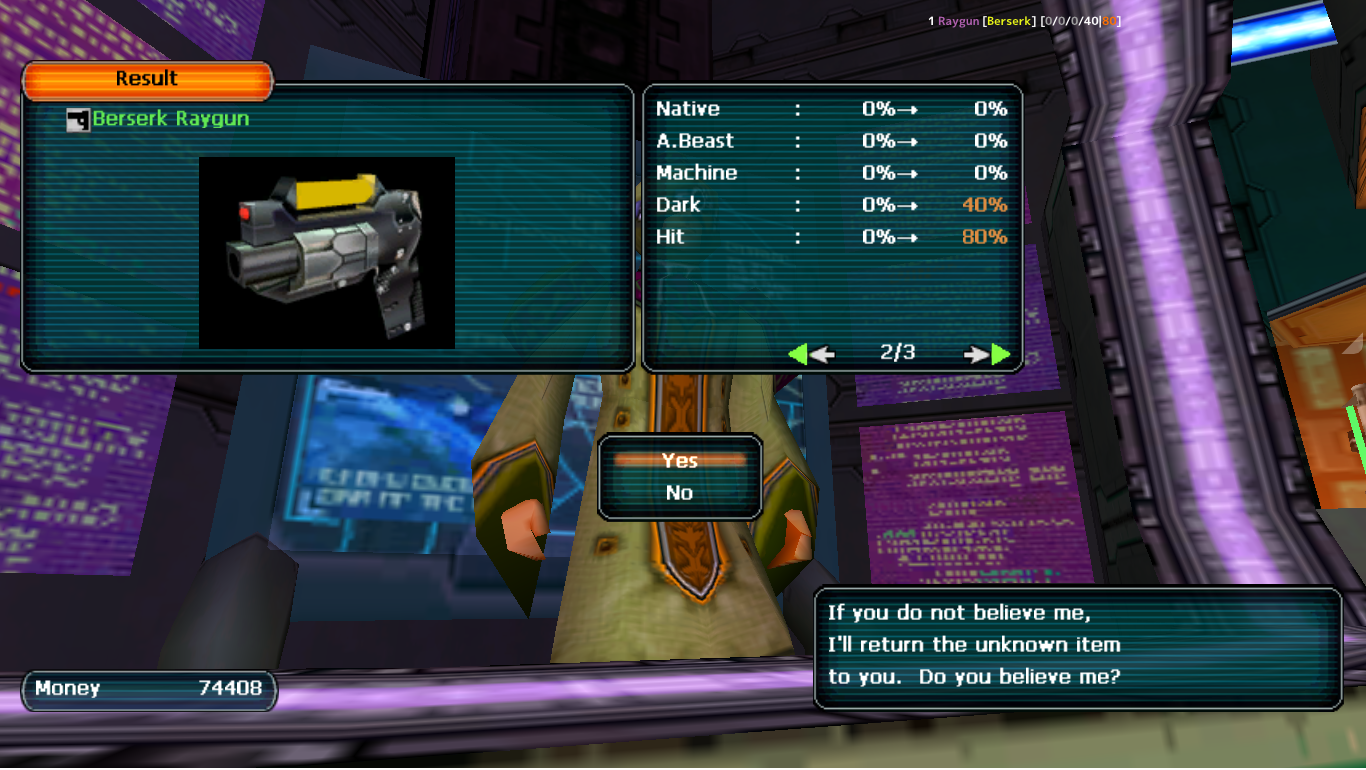The image size is (1366, 770).
Task: Choose Yes to accept the appraisal
Action: click(680, 460)
